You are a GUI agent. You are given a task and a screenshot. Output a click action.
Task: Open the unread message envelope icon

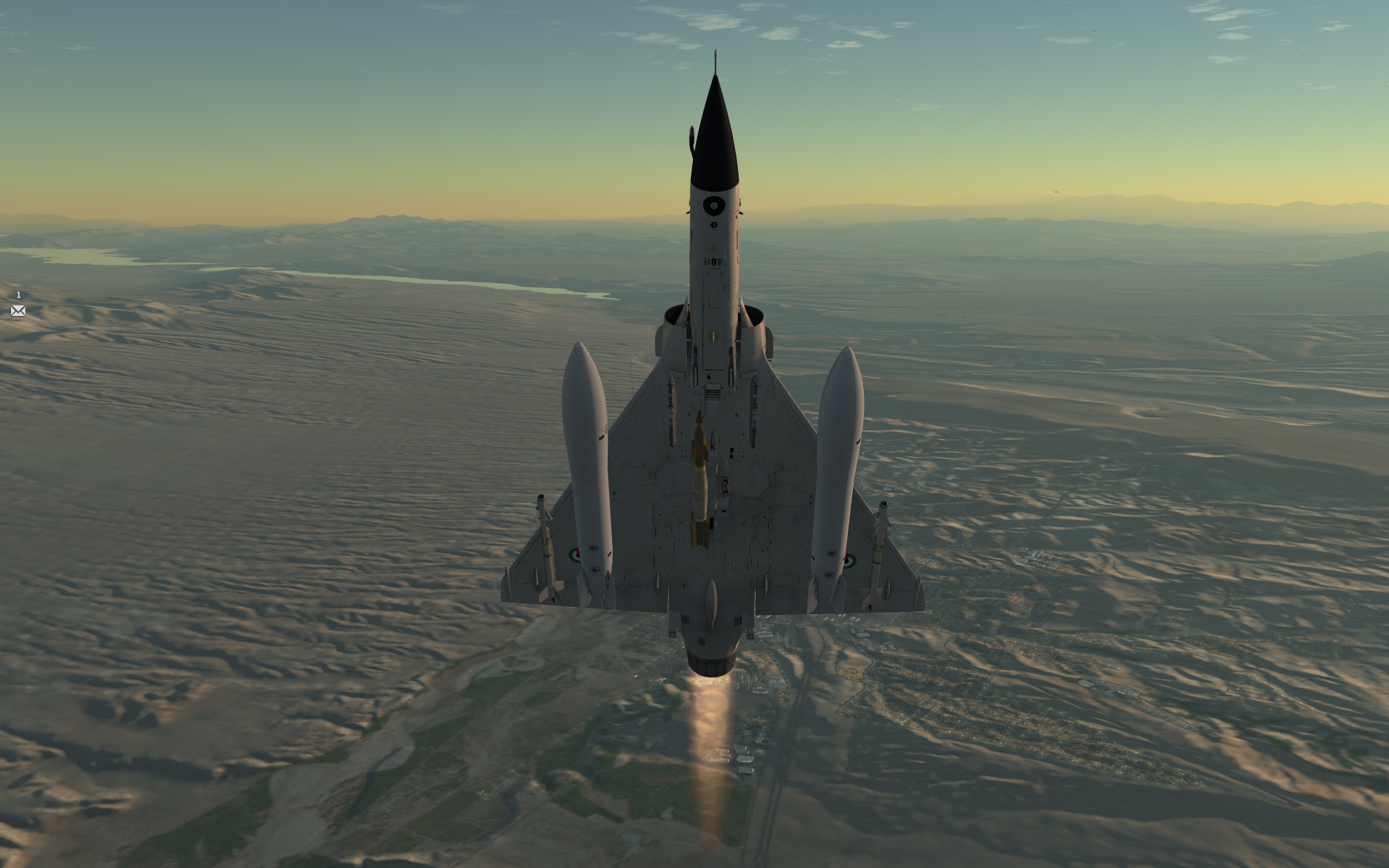(18, 311)
